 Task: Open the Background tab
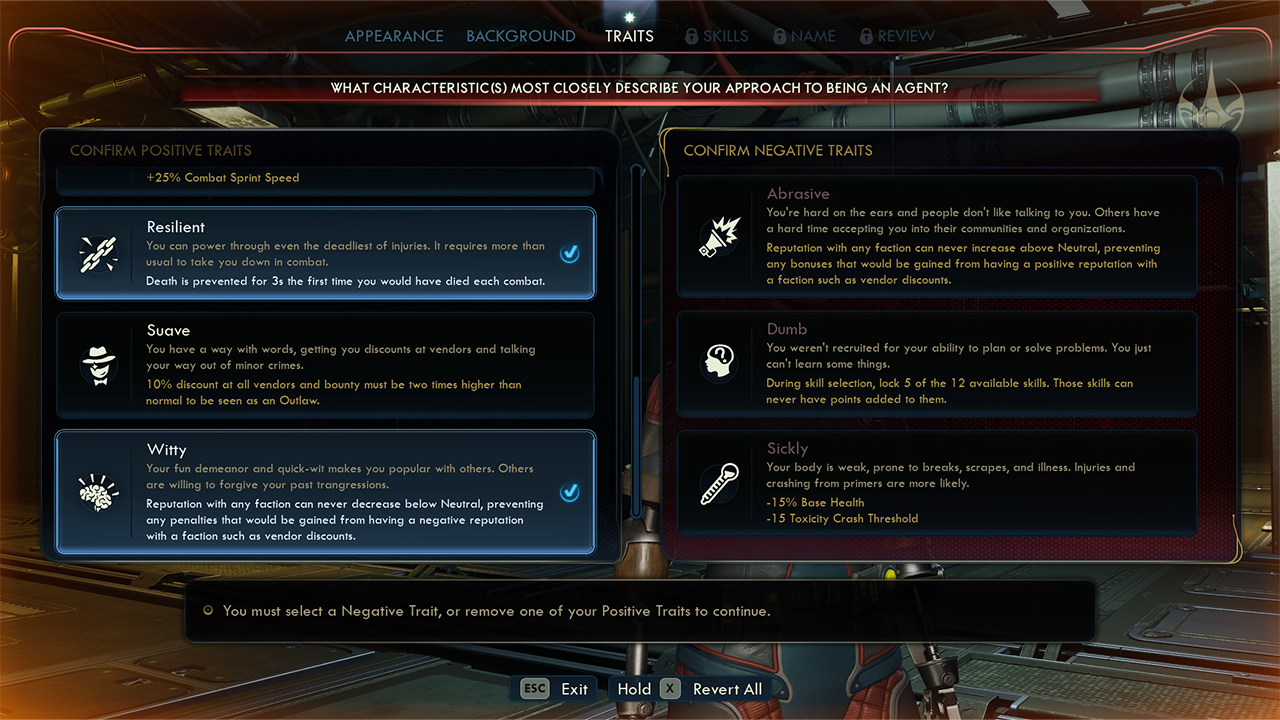click(x=520, y=36)
